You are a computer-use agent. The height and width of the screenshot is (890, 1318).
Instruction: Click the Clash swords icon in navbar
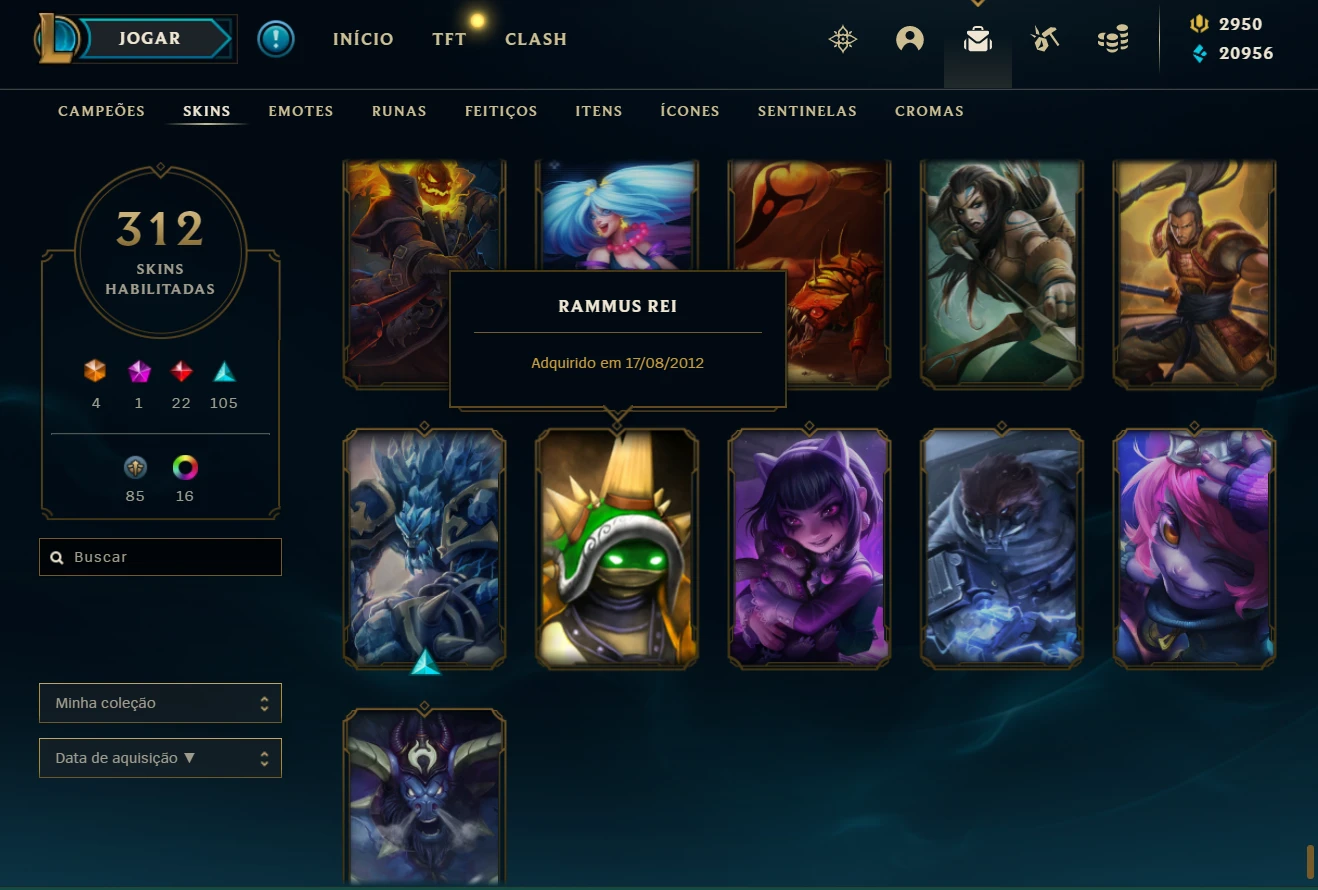point(1045,38)
